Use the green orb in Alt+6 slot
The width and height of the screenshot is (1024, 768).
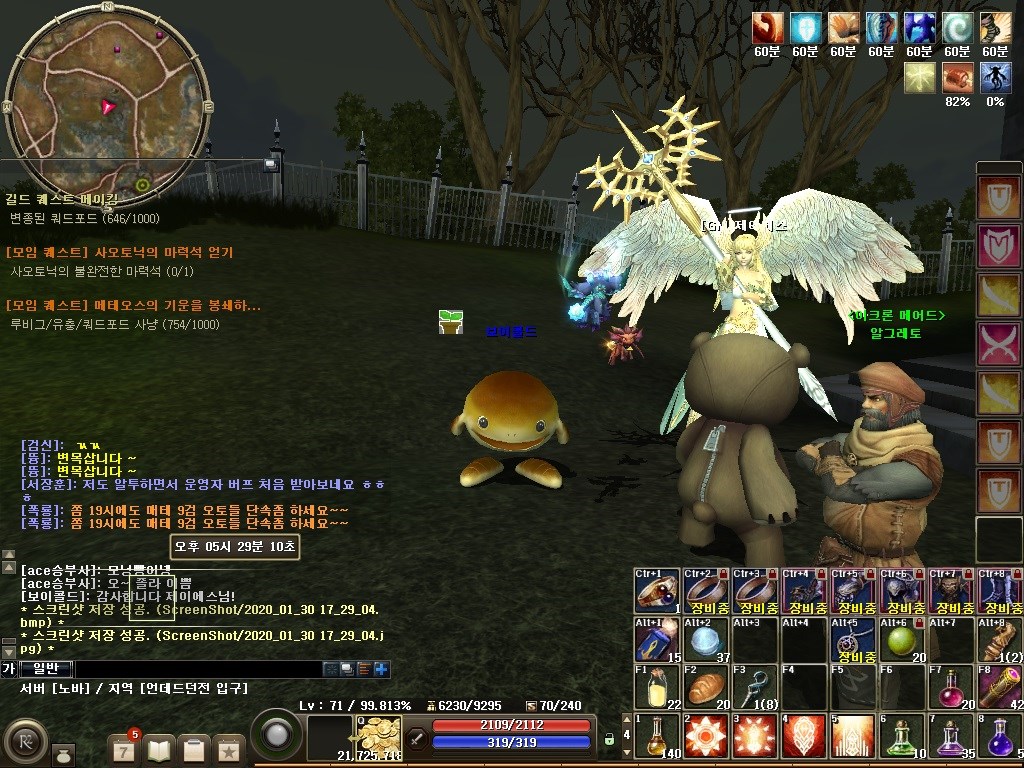pyautogui.click(x=903, y=640)
